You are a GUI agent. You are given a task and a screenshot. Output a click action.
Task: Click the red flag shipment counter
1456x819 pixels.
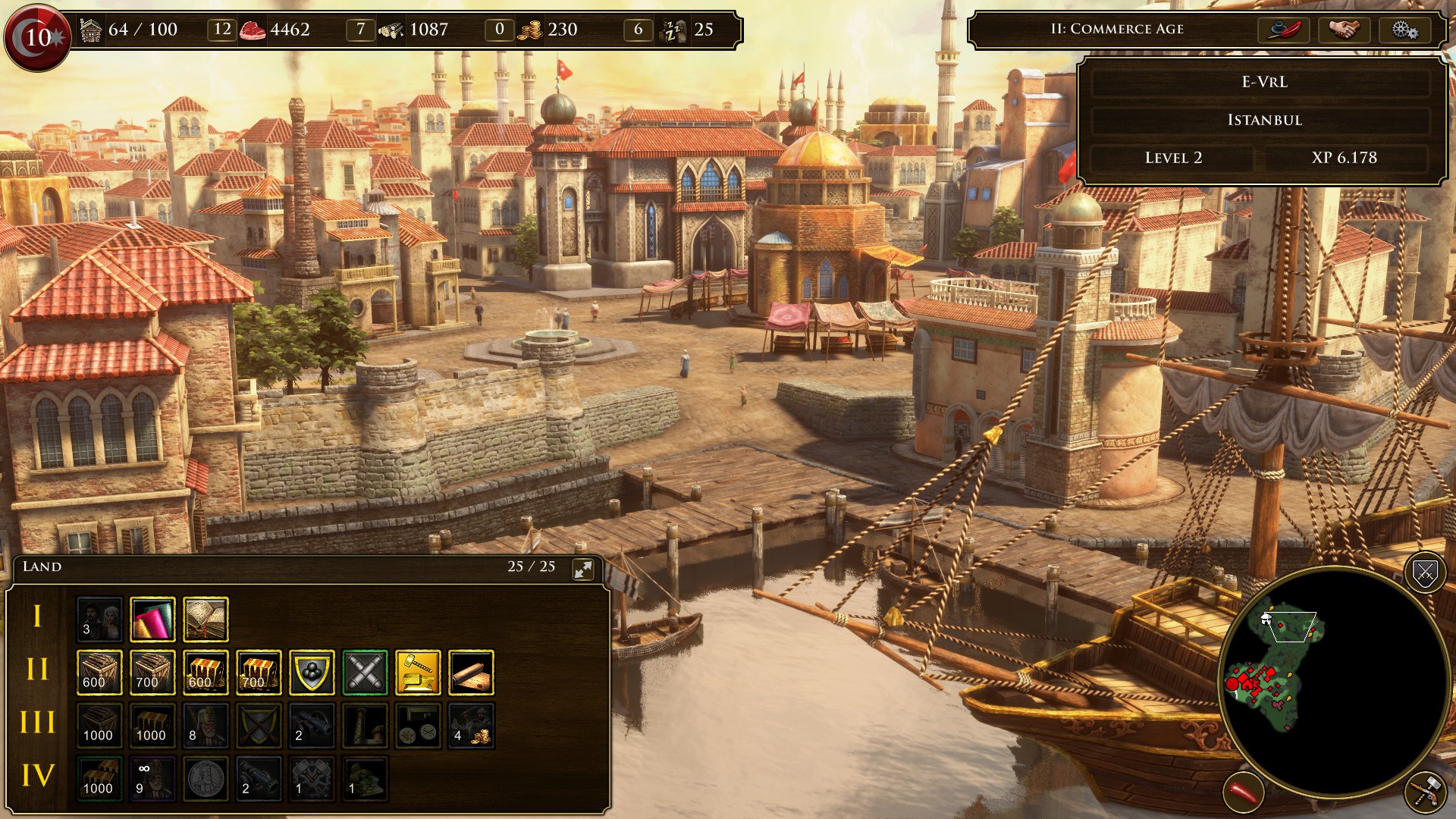click(x=37, y=36)
